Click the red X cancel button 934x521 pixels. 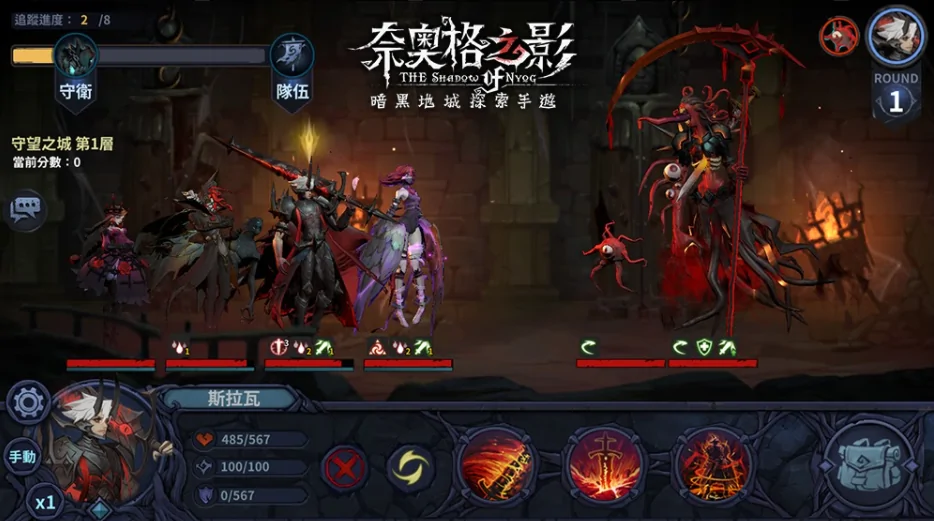click(x=344, y=467)
